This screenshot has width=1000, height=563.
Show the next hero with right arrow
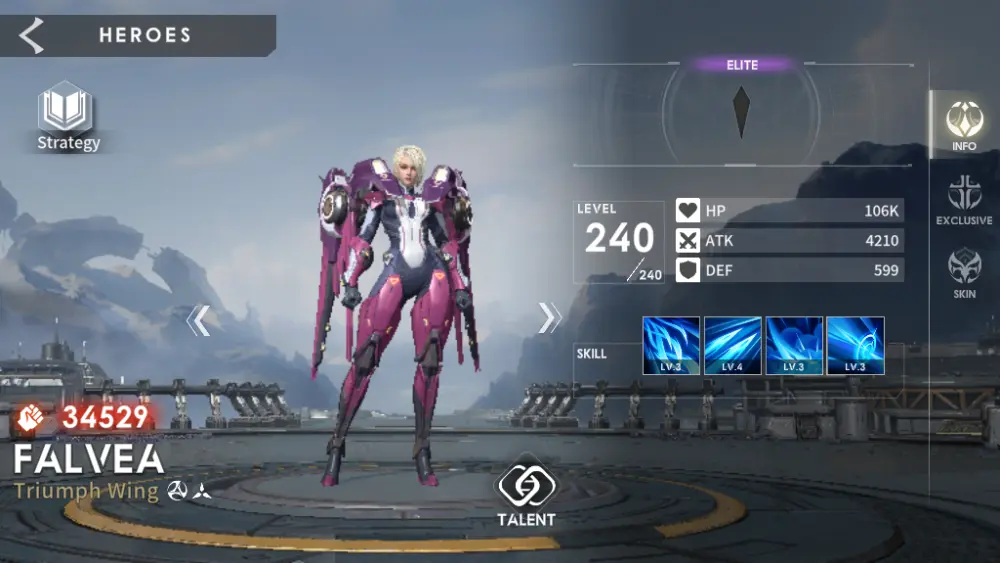549,317
